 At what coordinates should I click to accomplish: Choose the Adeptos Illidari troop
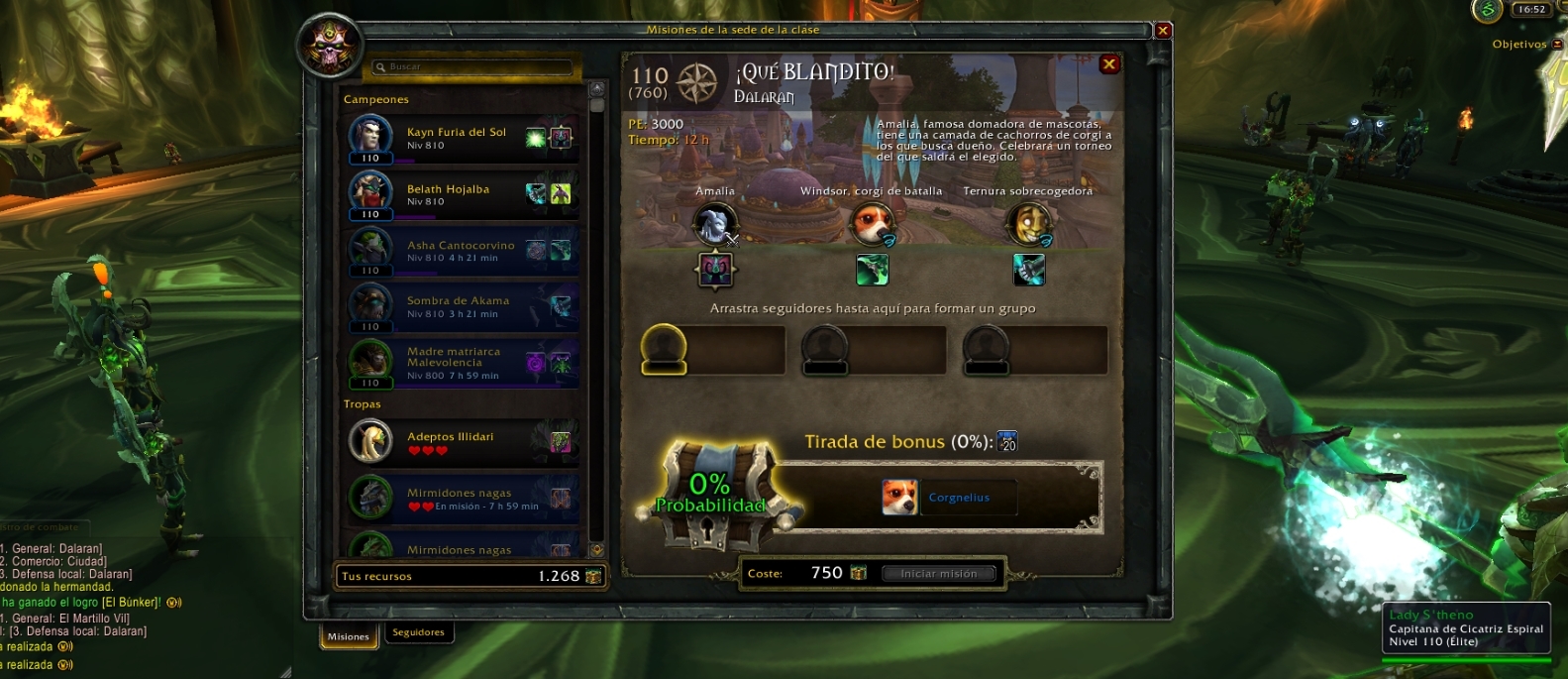pyautogui.click(x=462, y=442)
